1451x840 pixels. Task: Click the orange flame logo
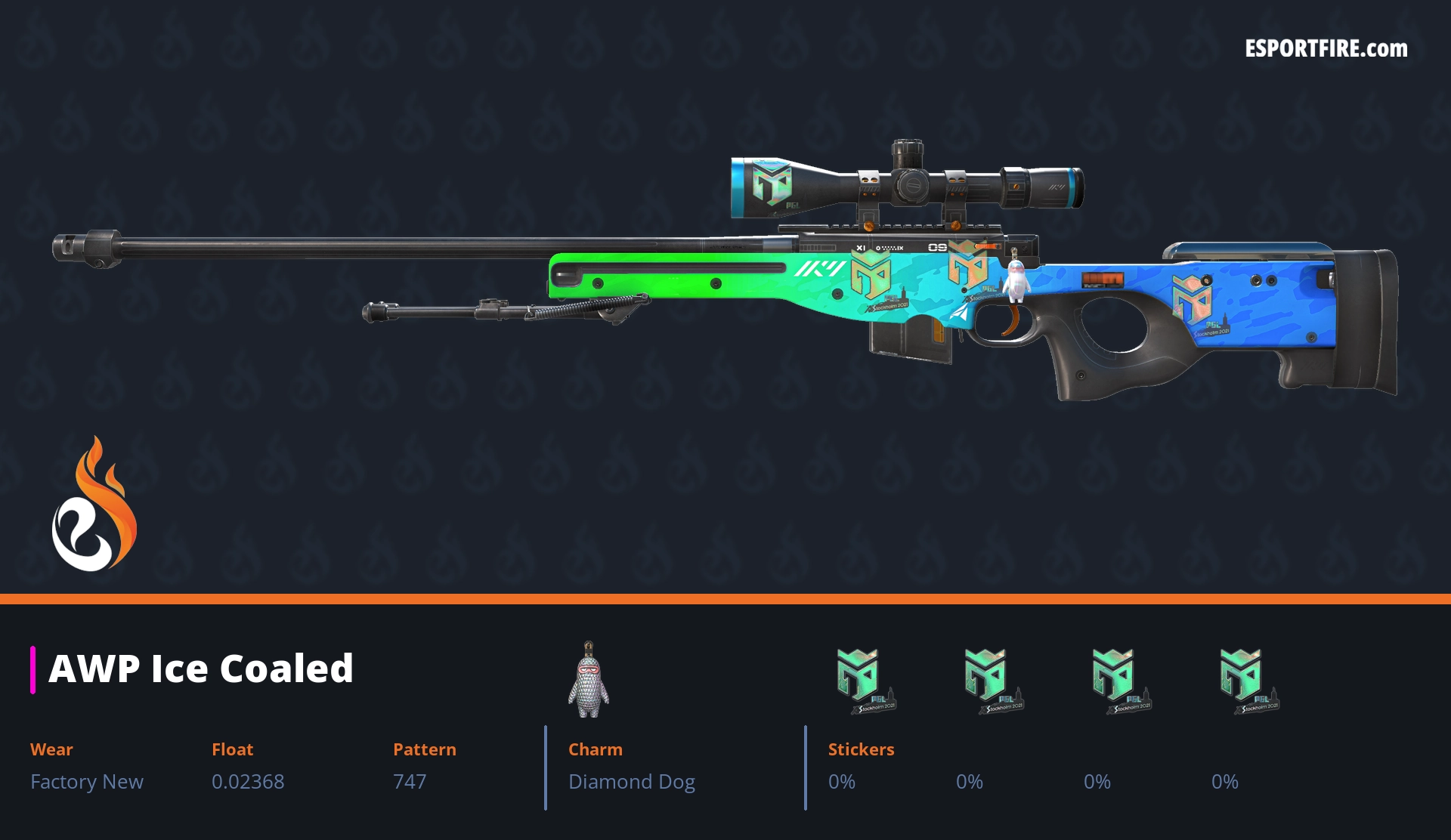coord(94,506)
